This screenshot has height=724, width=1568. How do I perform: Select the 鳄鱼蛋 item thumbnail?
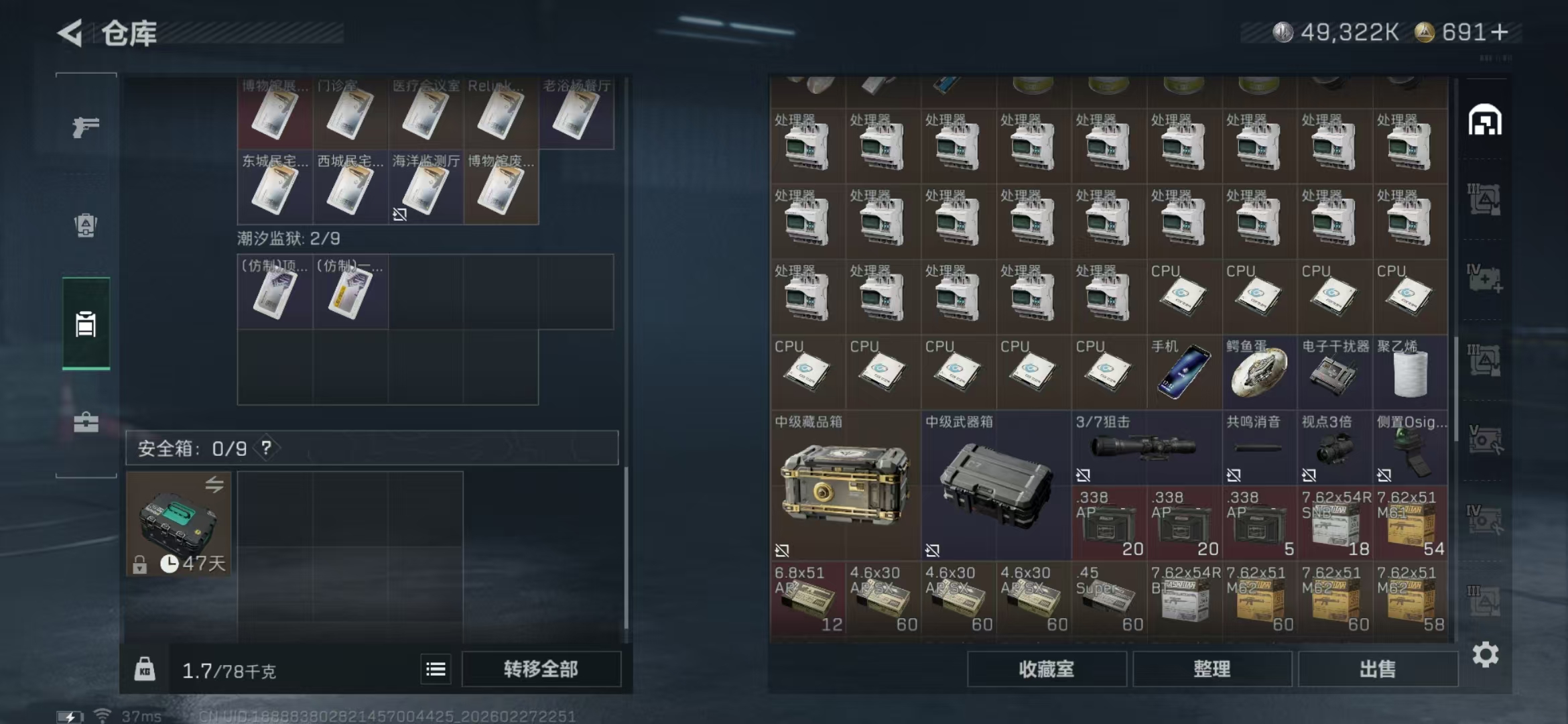click(1258, 372)
